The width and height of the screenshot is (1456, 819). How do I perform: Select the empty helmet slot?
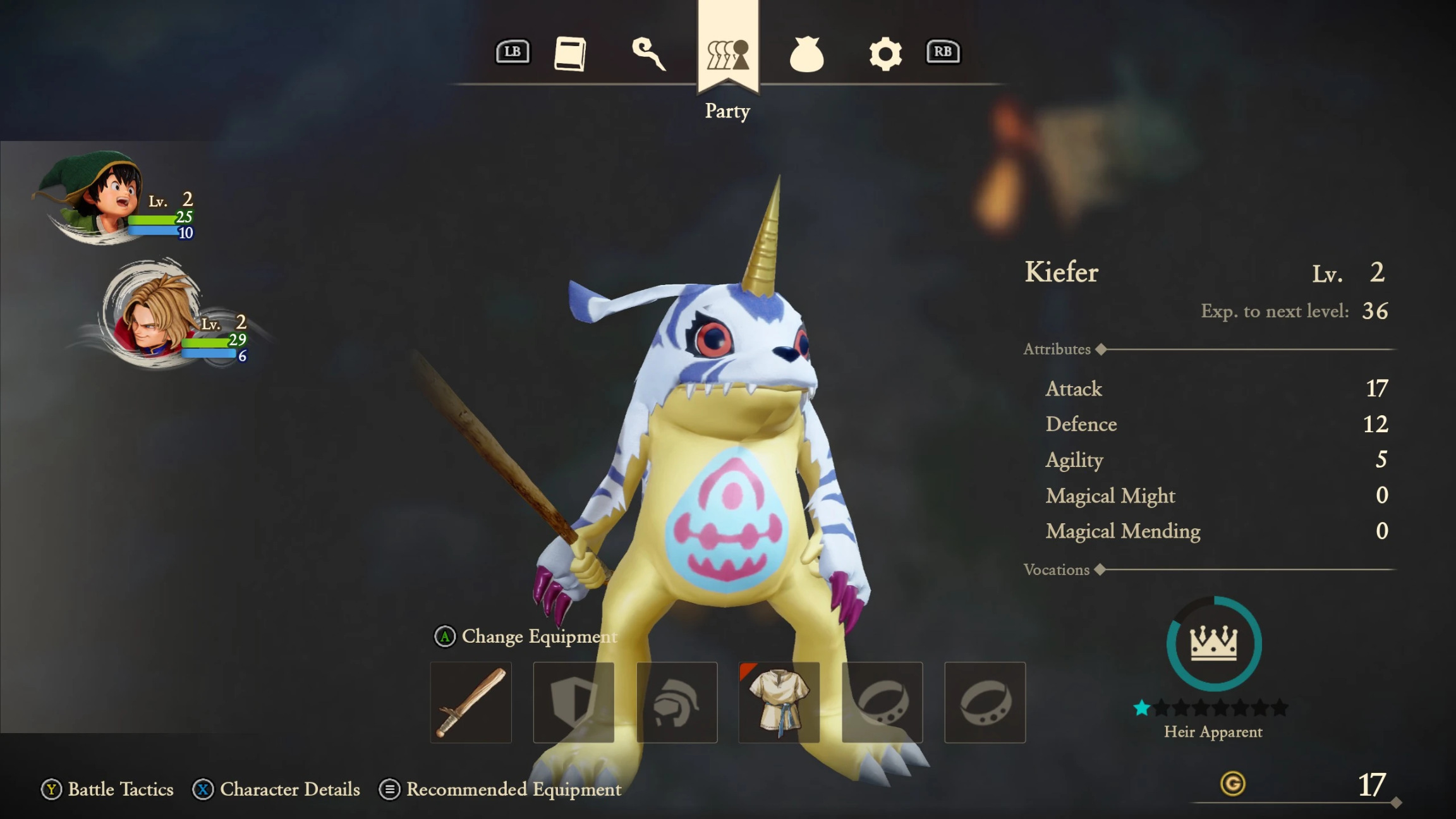pos(676,702)
